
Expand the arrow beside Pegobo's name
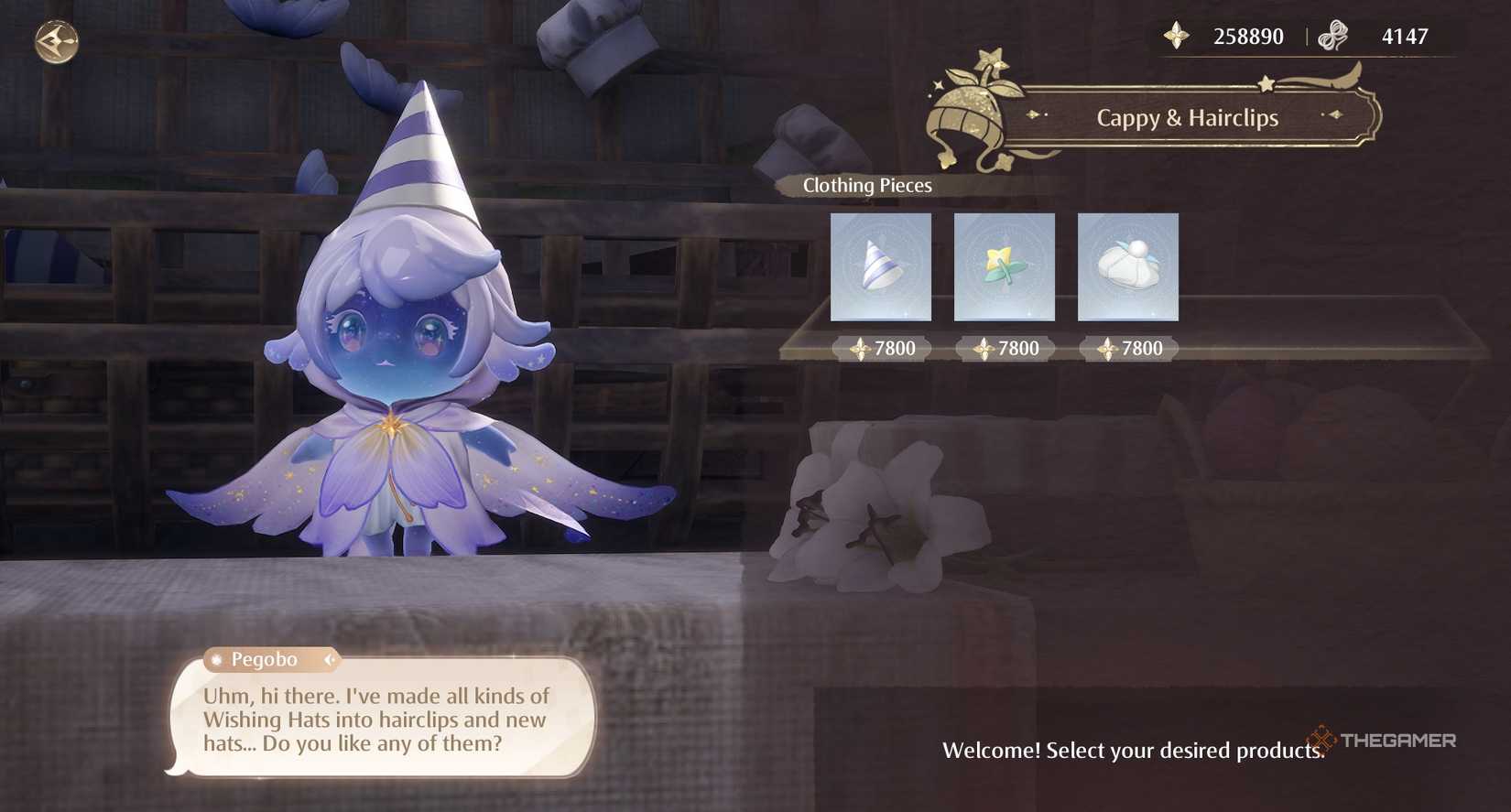[x=331, y=659]
